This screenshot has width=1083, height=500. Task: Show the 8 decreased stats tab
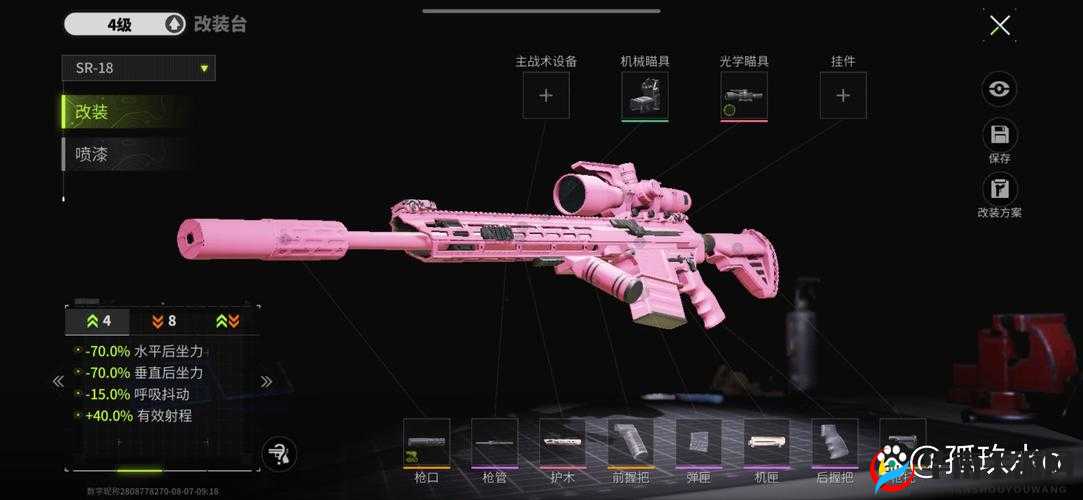pyautogui.click(x=164, y=321)
